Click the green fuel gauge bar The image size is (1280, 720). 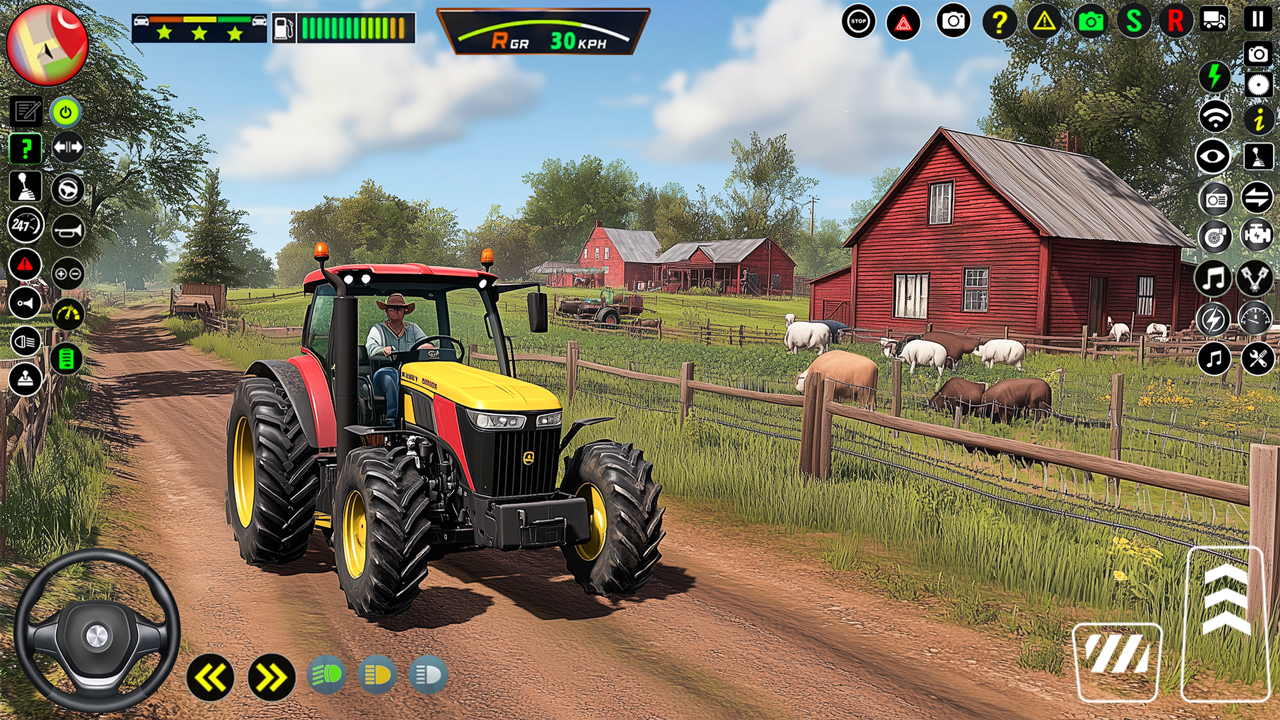pyautogui.click(x=352, y=28)
